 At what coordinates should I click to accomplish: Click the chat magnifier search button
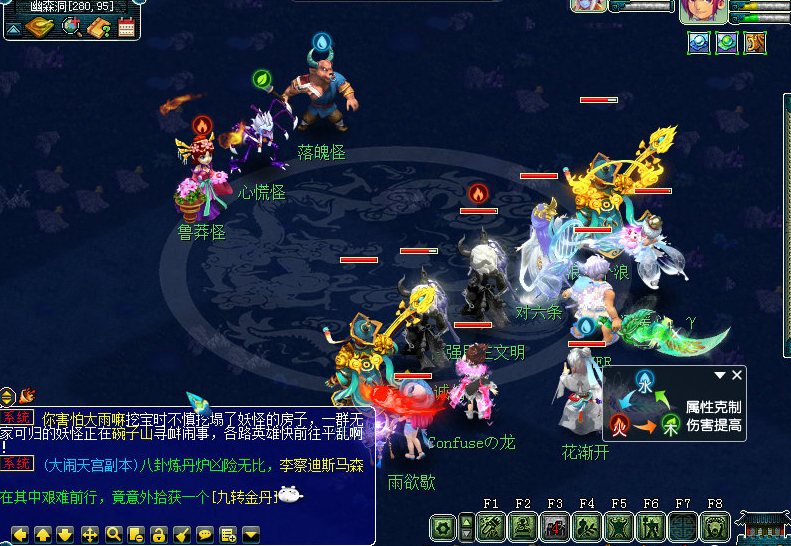[x=113, y=533]
